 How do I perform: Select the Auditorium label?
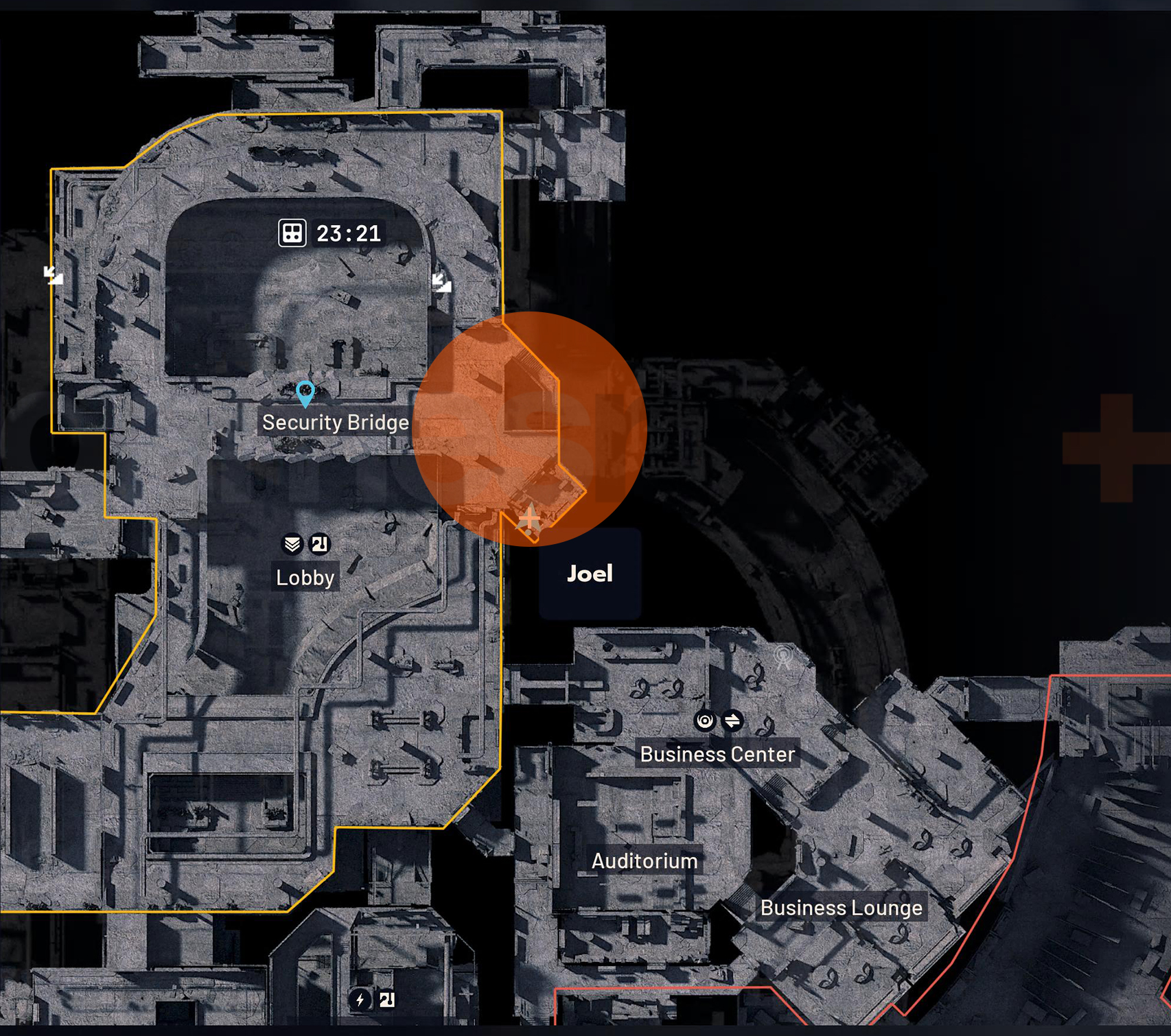pos(644,862)
